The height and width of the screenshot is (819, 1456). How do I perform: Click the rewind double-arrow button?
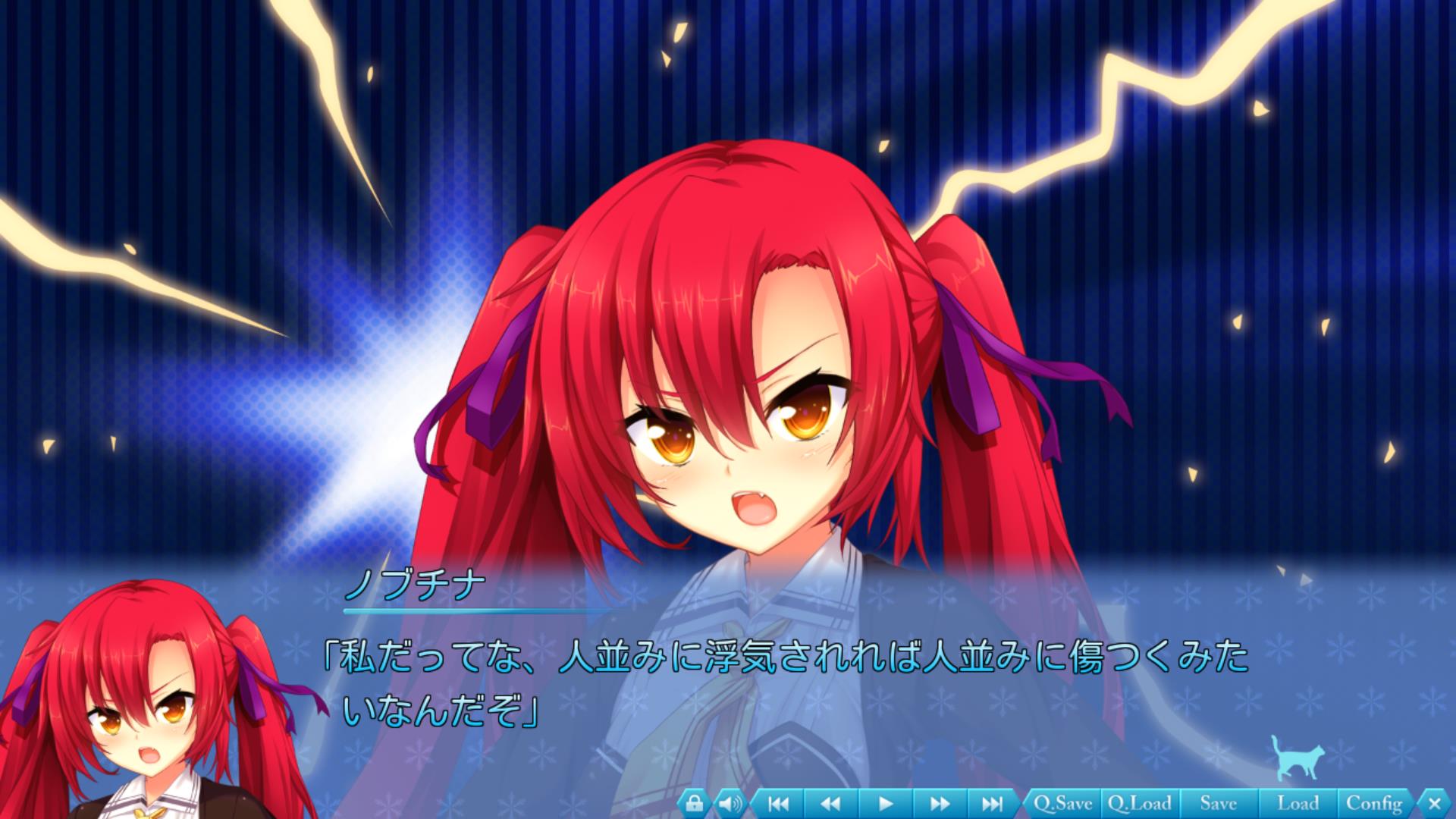click(831, 803)
